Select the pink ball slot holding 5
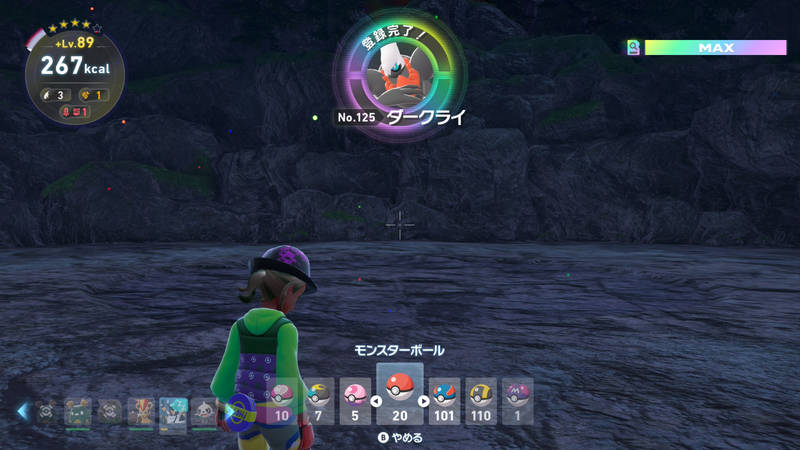Image resolution: width=800 pixels, height=450 pixels. pos(355,401)
